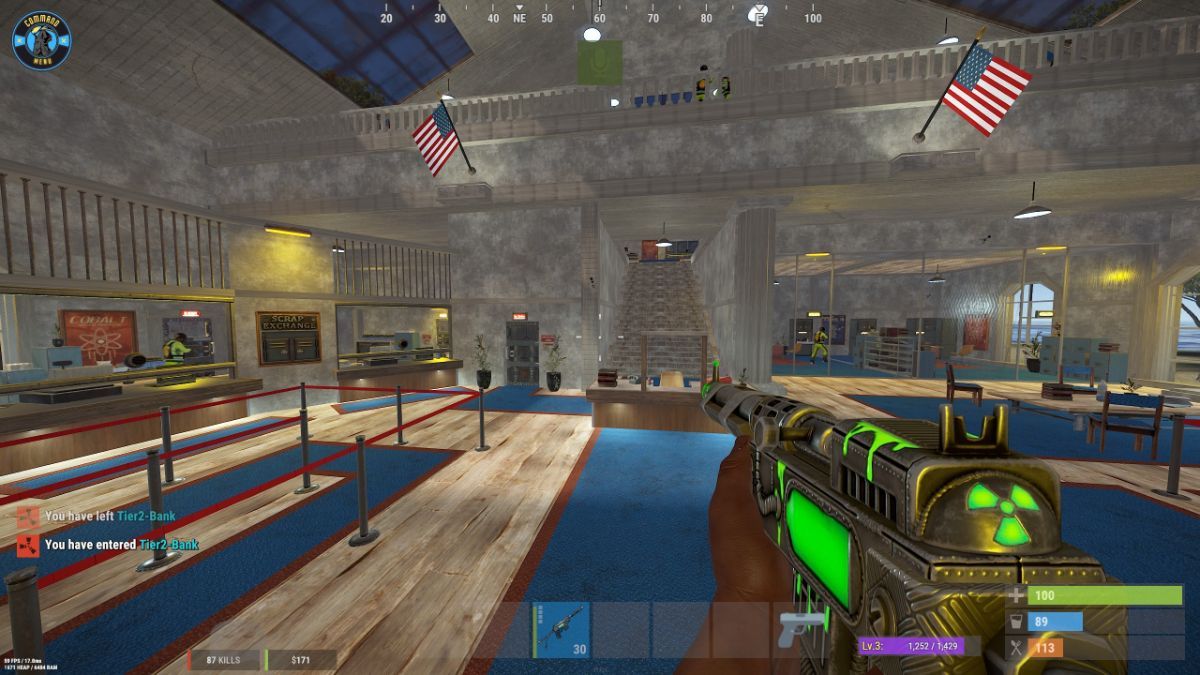Select the pistol hotbar slot
This screenshot has width=1200, height=675.
pos(800,630)
